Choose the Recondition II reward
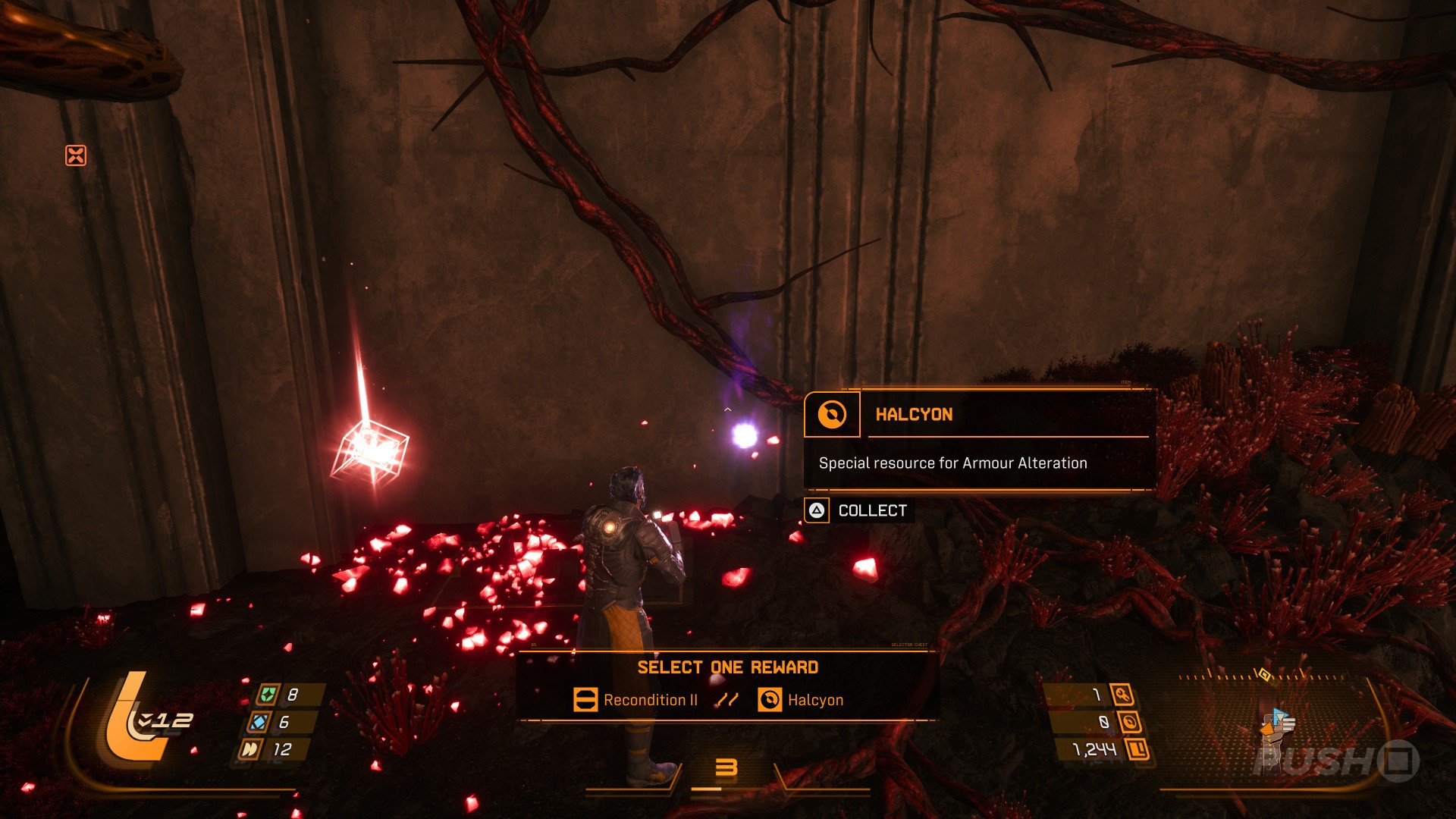The height and width of the screenshot is (819, 1456). (x=635, y=700)
